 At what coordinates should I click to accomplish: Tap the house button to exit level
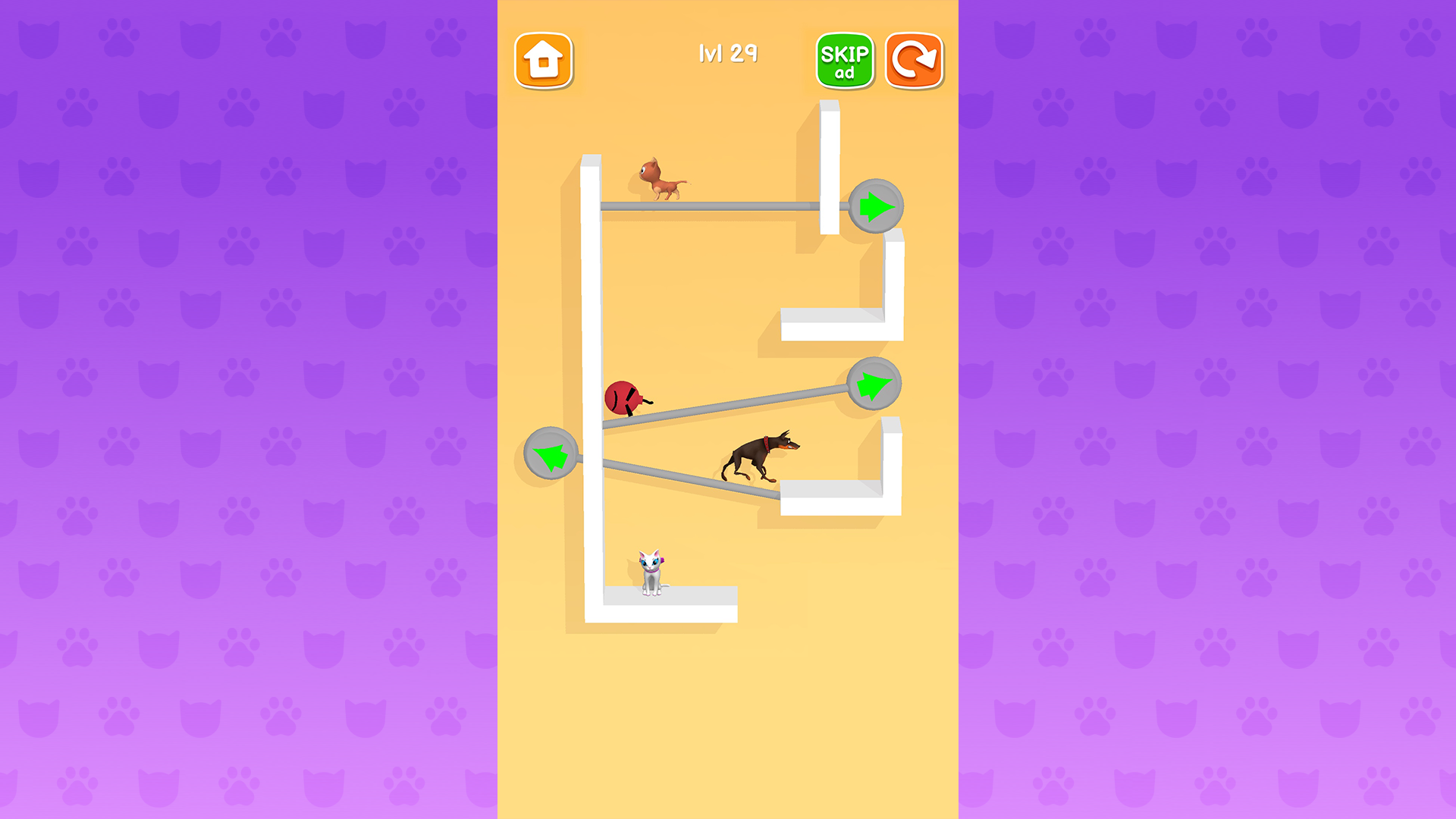coord(545,61)
